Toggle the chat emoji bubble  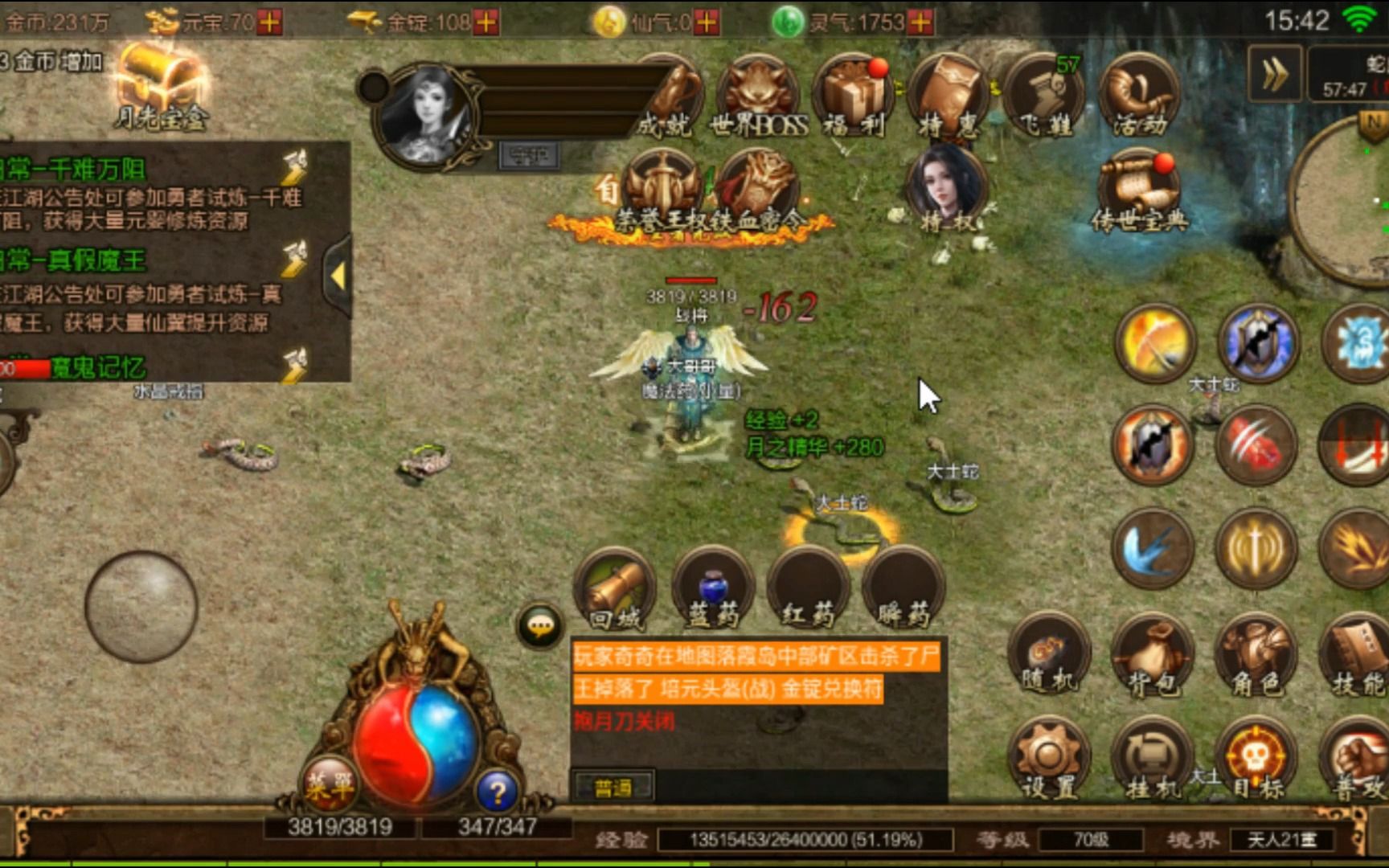539,623
